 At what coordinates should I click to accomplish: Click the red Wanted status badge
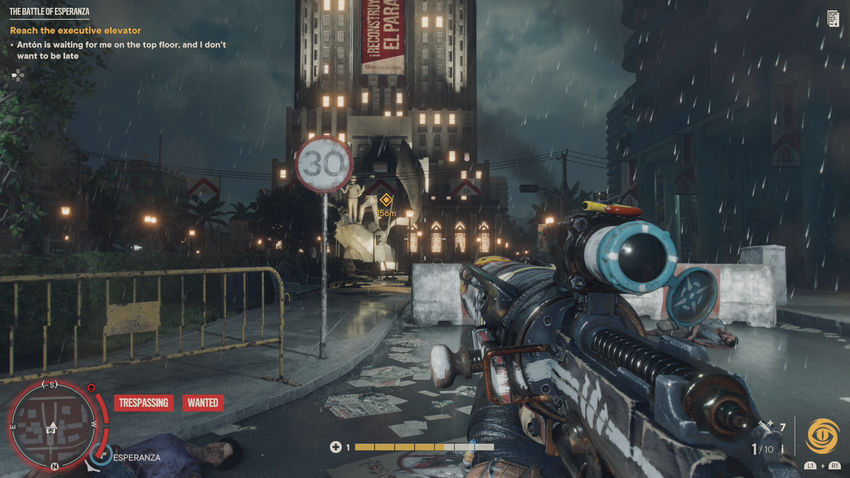[203, 403]
